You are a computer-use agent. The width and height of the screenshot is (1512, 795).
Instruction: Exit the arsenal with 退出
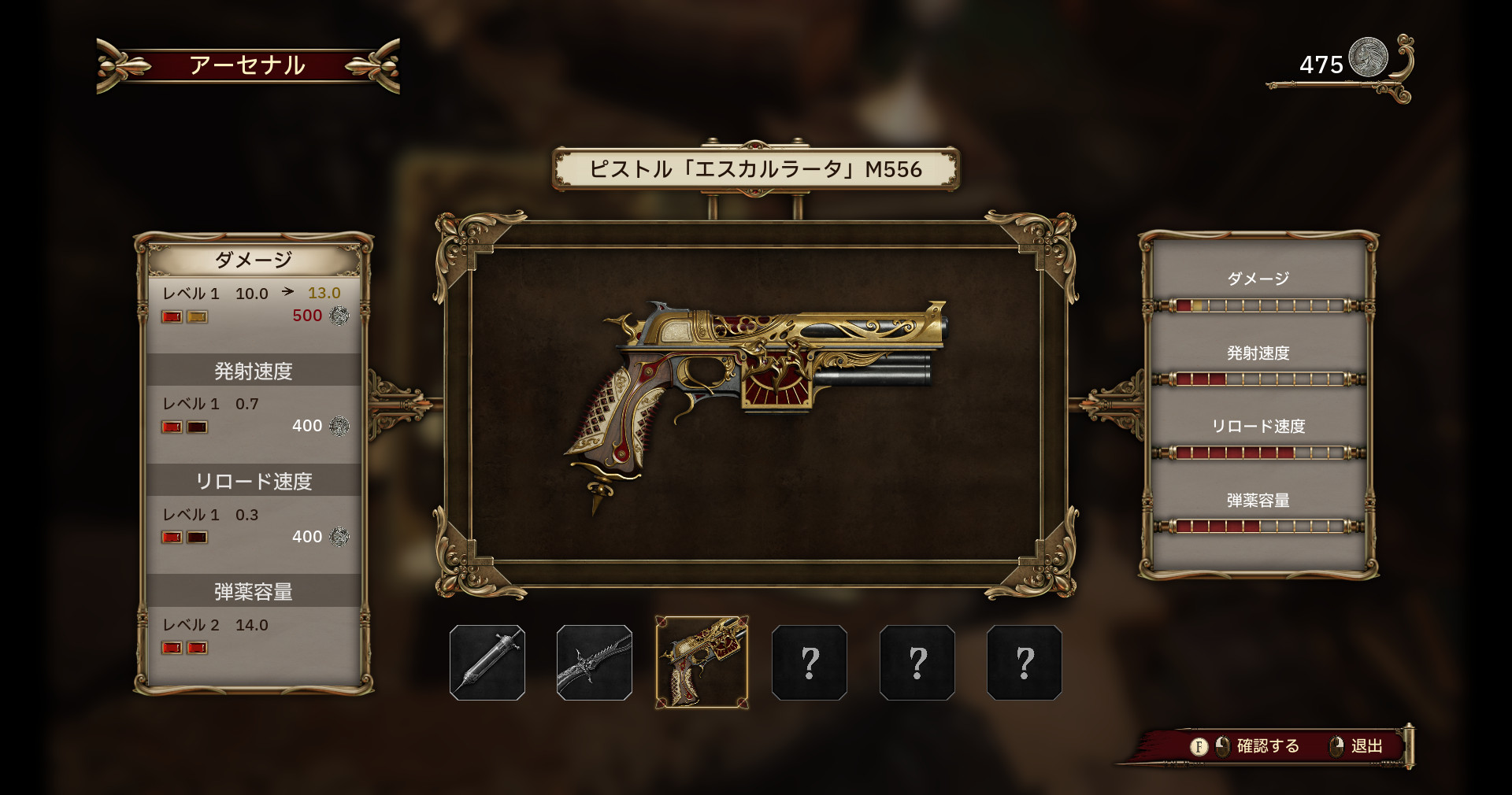tap(1359, 746)
